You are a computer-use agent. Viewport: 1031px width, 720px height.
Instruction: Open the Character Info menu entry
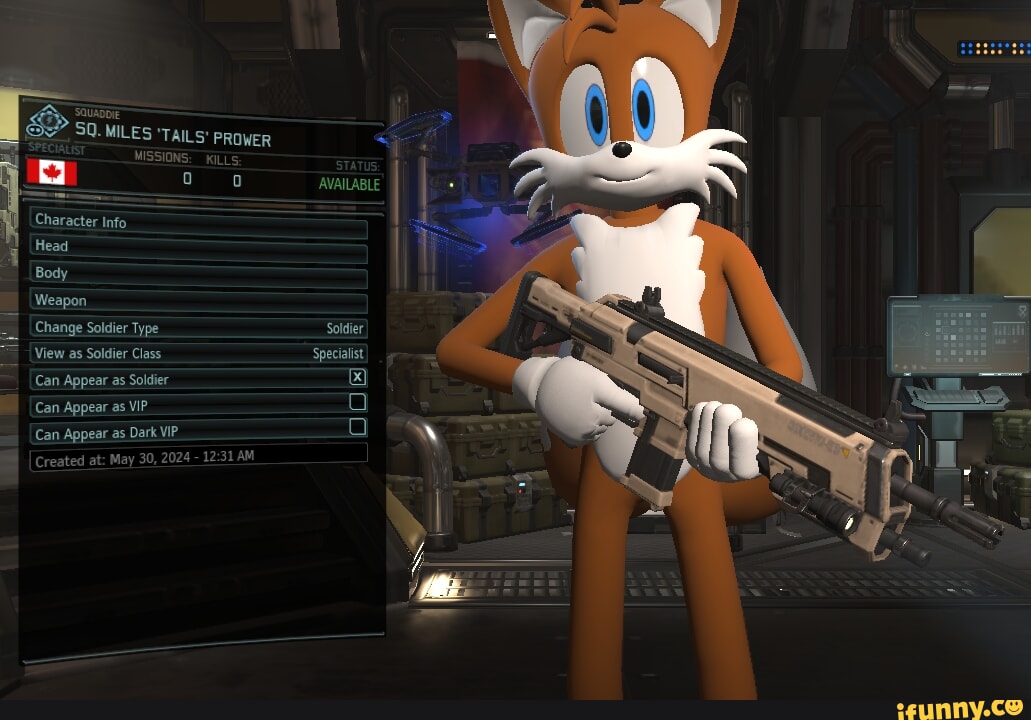tap(198, 221)
